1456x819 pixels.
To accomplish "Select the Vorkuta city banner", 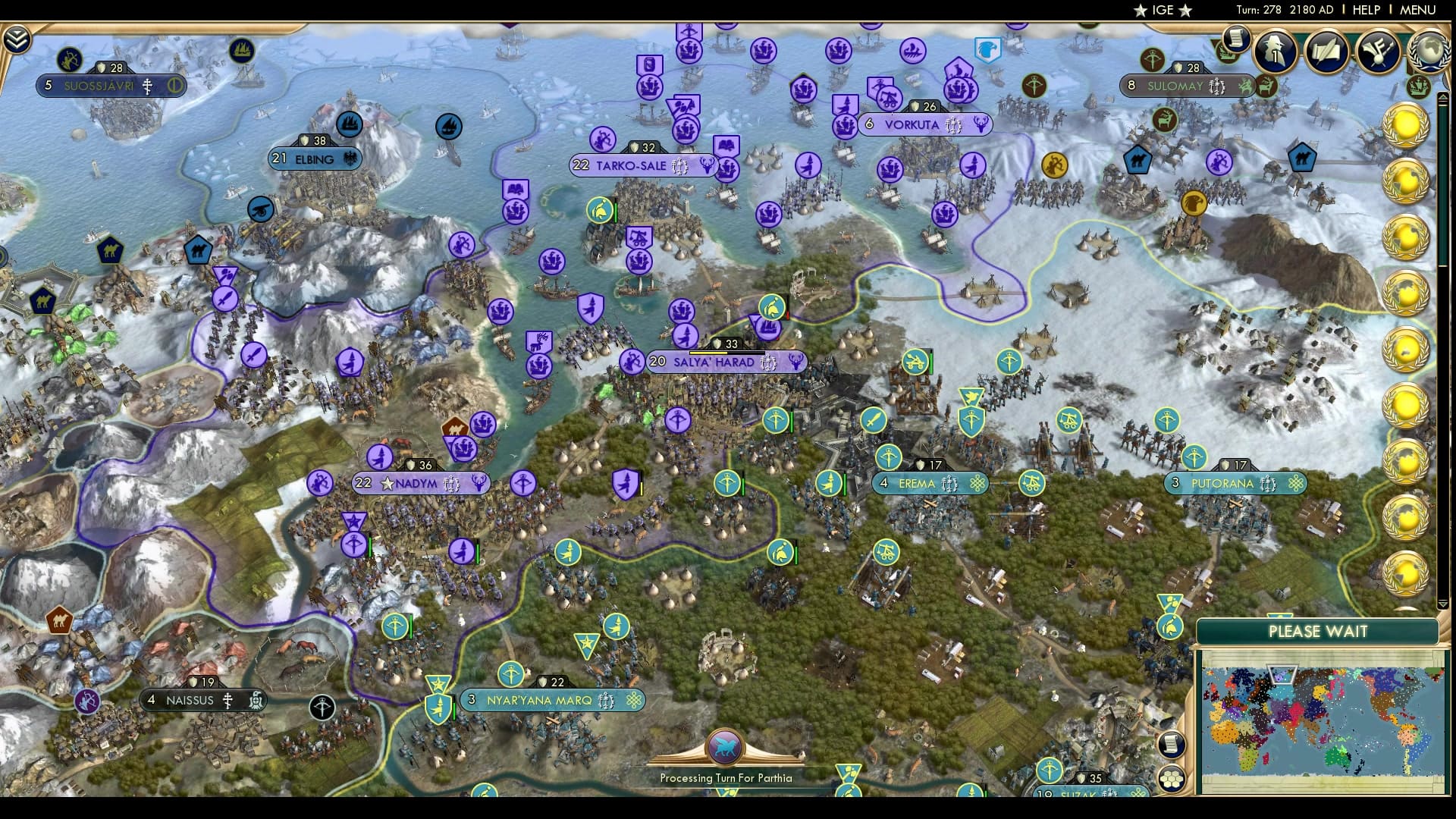I will [927, 124].
